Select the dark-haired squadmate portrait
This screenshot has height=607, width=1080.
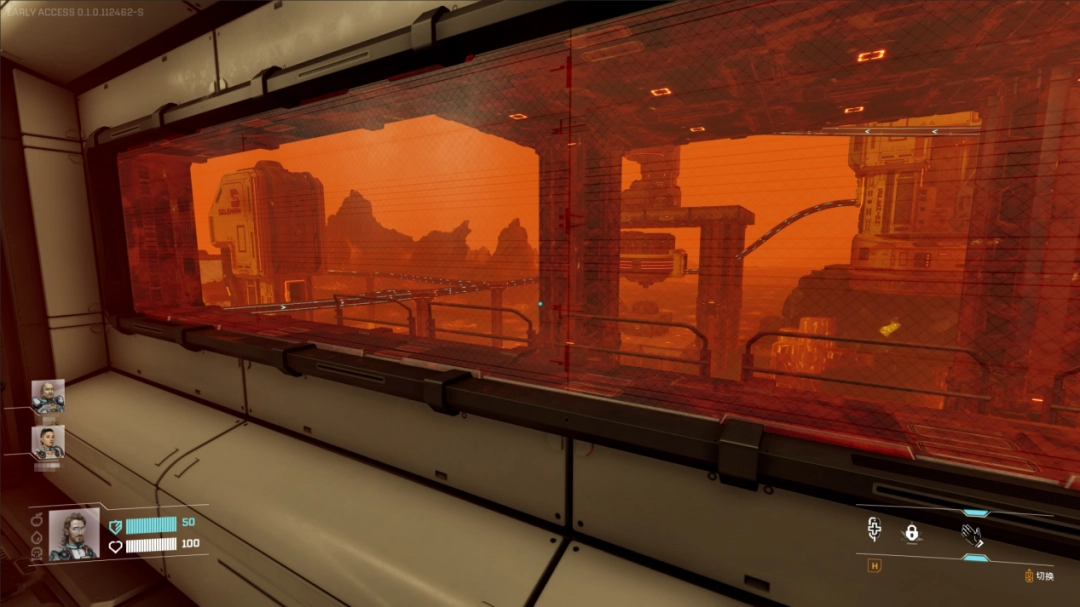click(47, 442)
